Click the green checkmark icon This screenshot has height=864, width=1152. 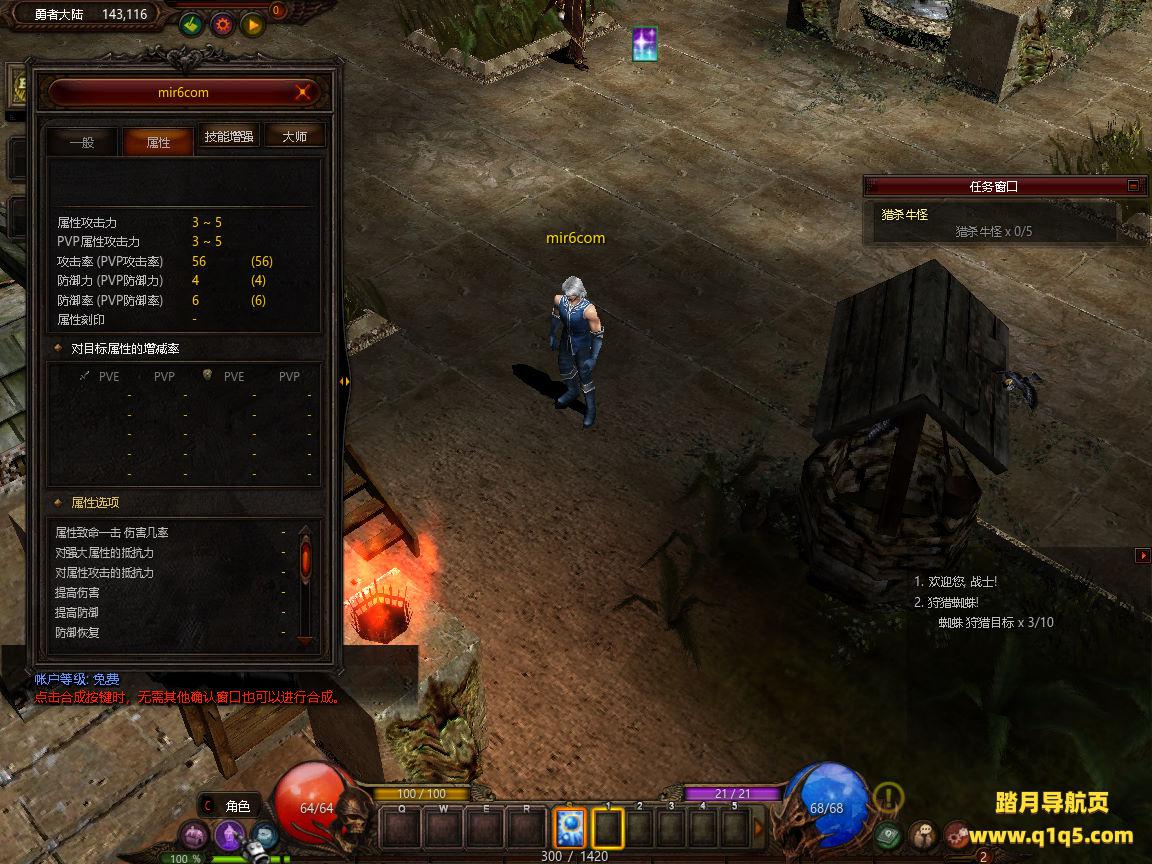tap(192, 25)
